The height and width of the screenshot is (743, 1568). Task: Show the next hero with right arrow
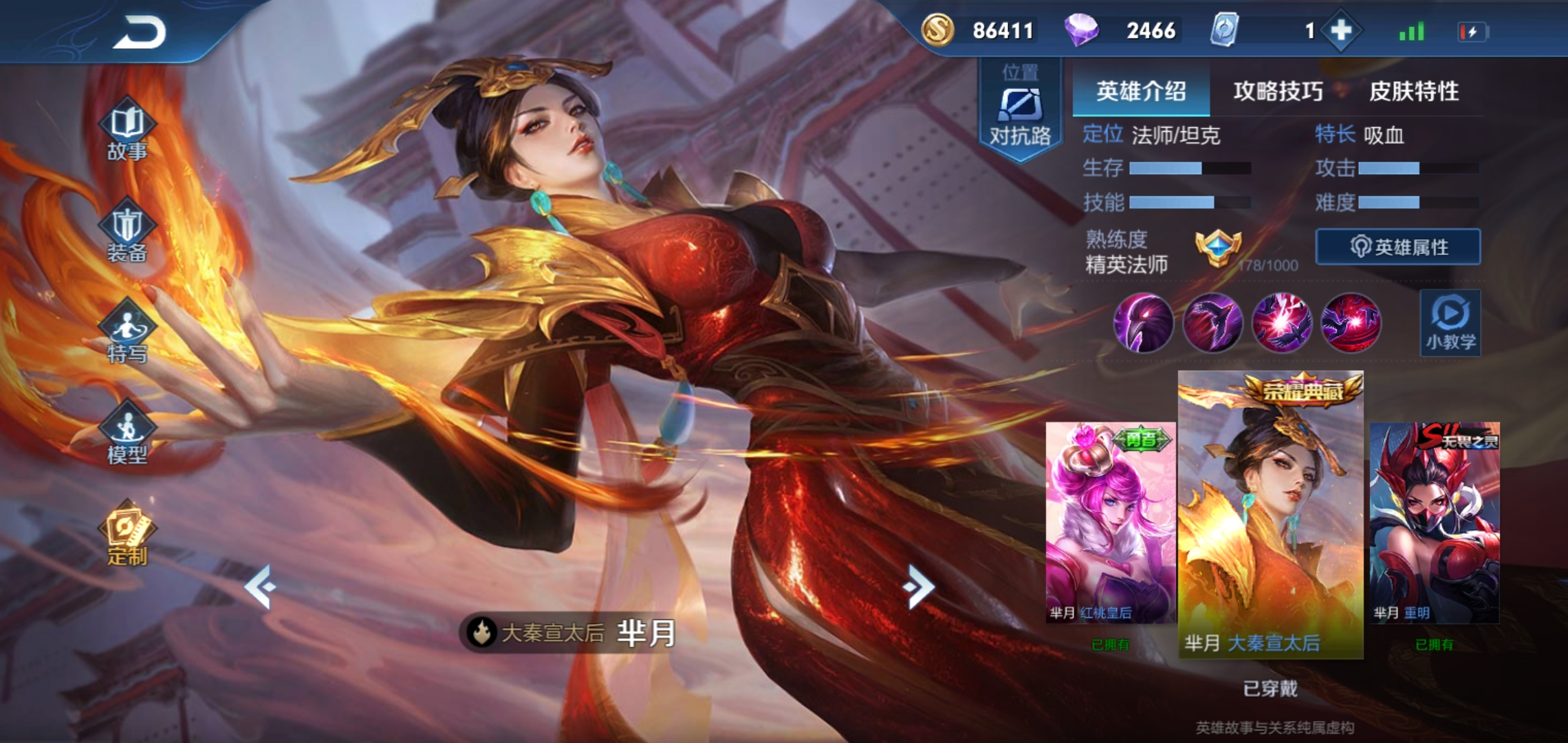pyautogui.click(x=919, y=587)
